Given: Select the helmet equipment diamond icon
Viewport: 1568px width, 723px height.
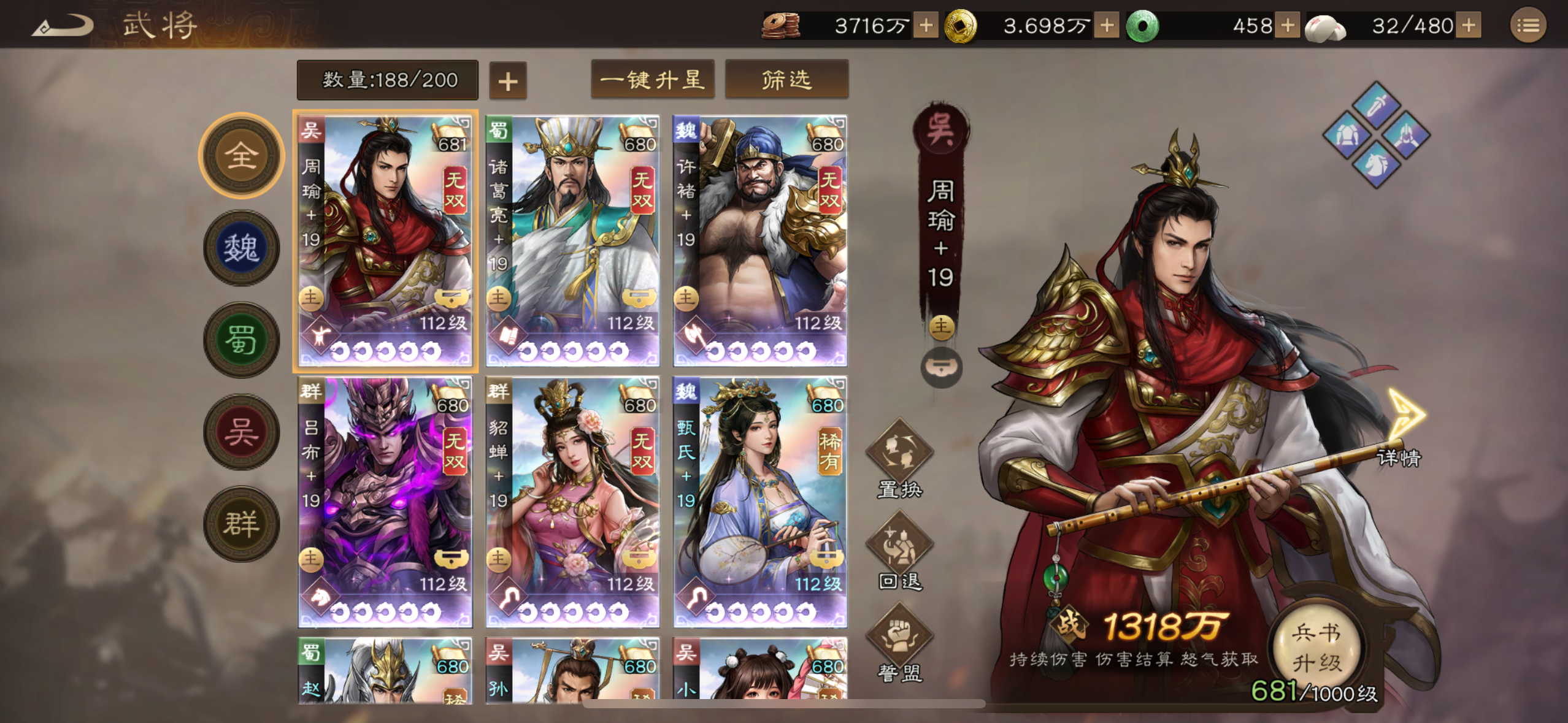Looking at the screenshot, I should (1406, 136).
